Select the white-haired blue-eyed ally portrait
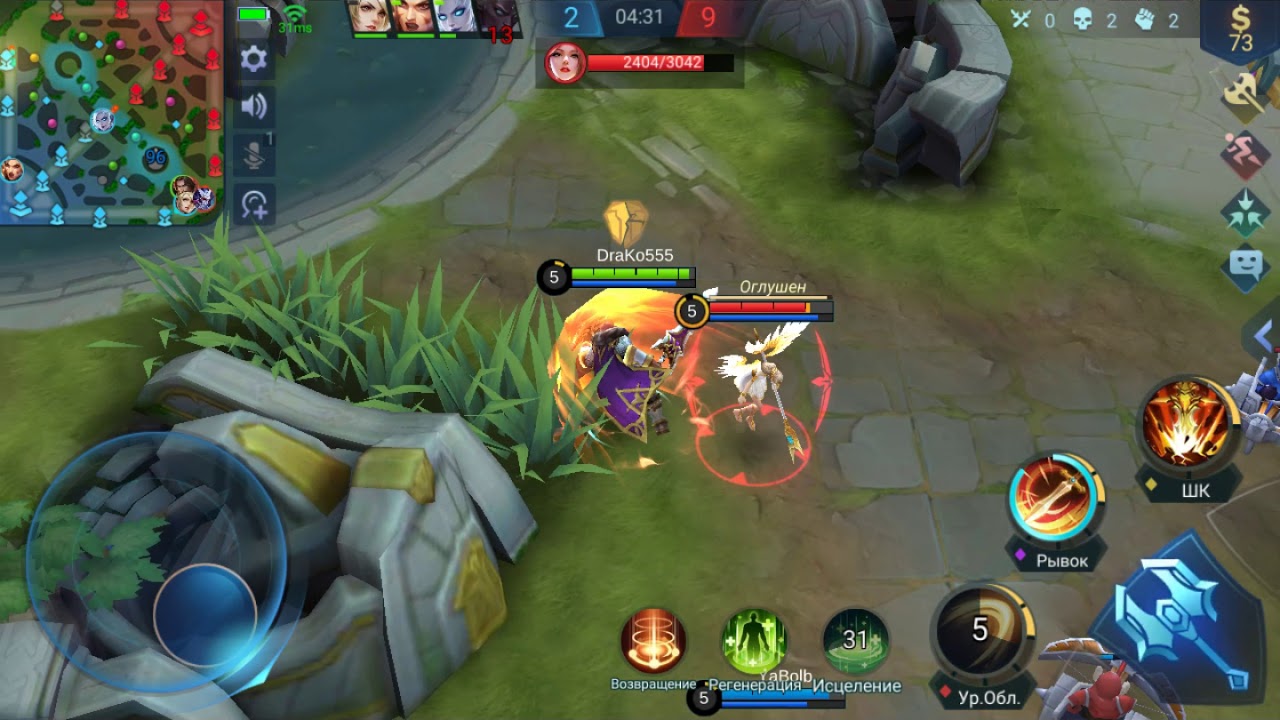 [x=456, y=17]
